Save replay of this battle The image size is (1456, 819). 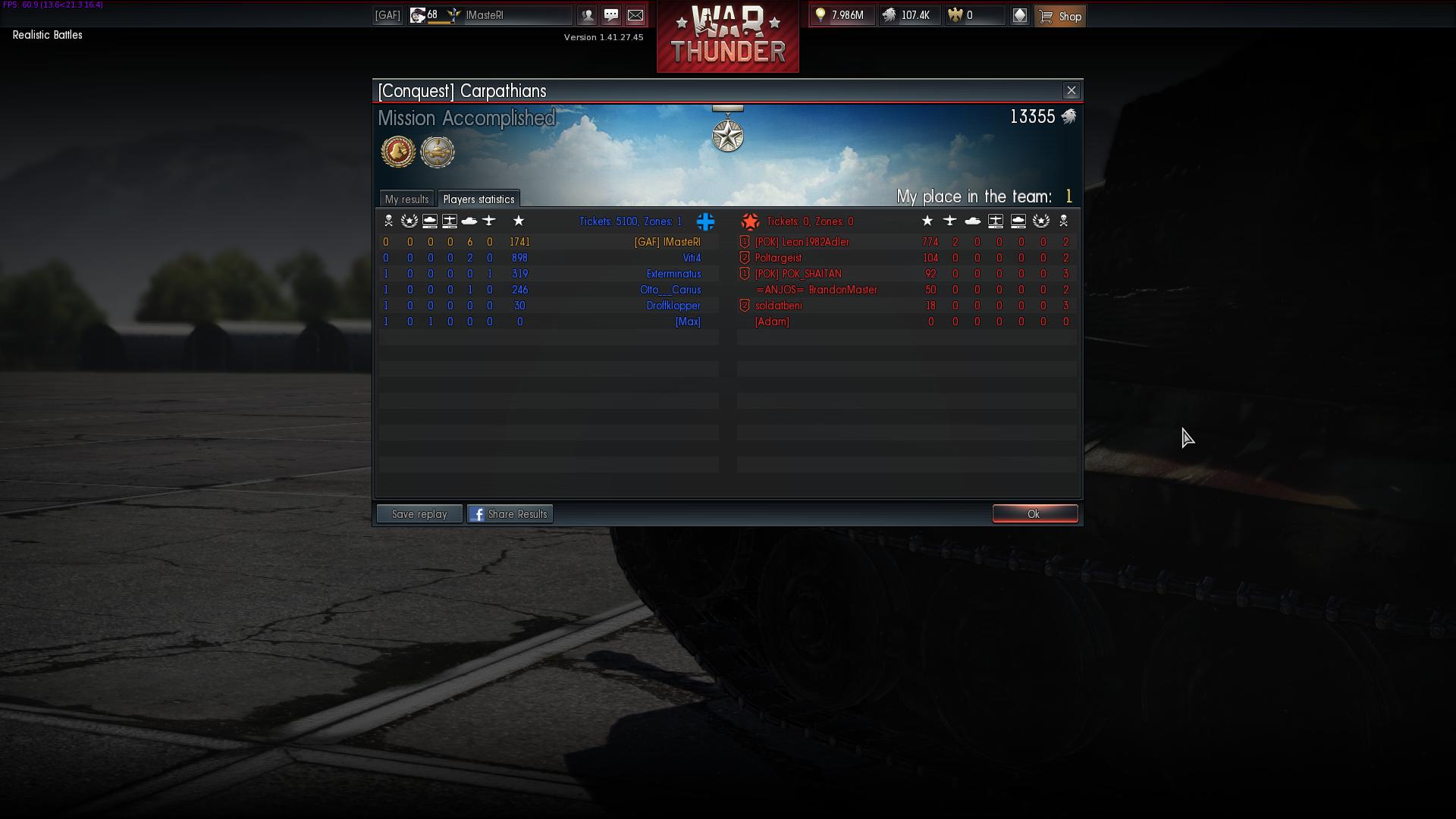click(x=419, y=514)
